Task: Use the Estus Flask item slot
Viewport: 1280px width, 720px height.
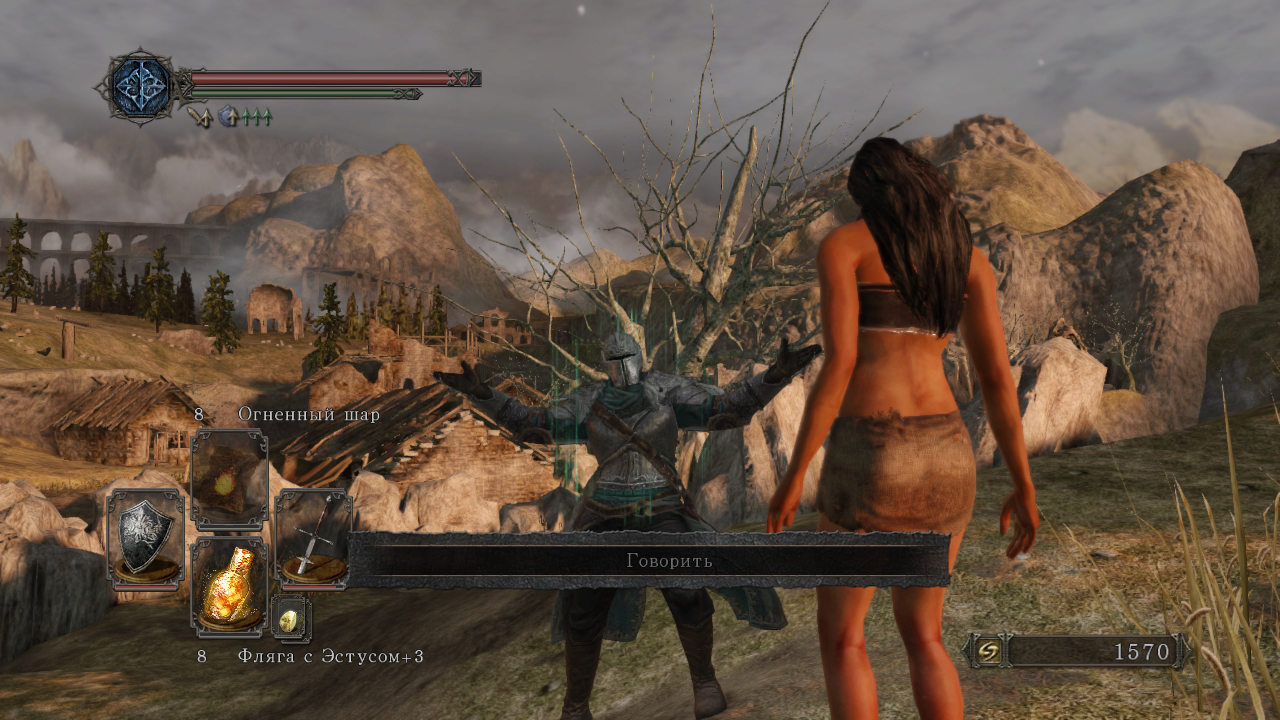Action: click(229, 585)
